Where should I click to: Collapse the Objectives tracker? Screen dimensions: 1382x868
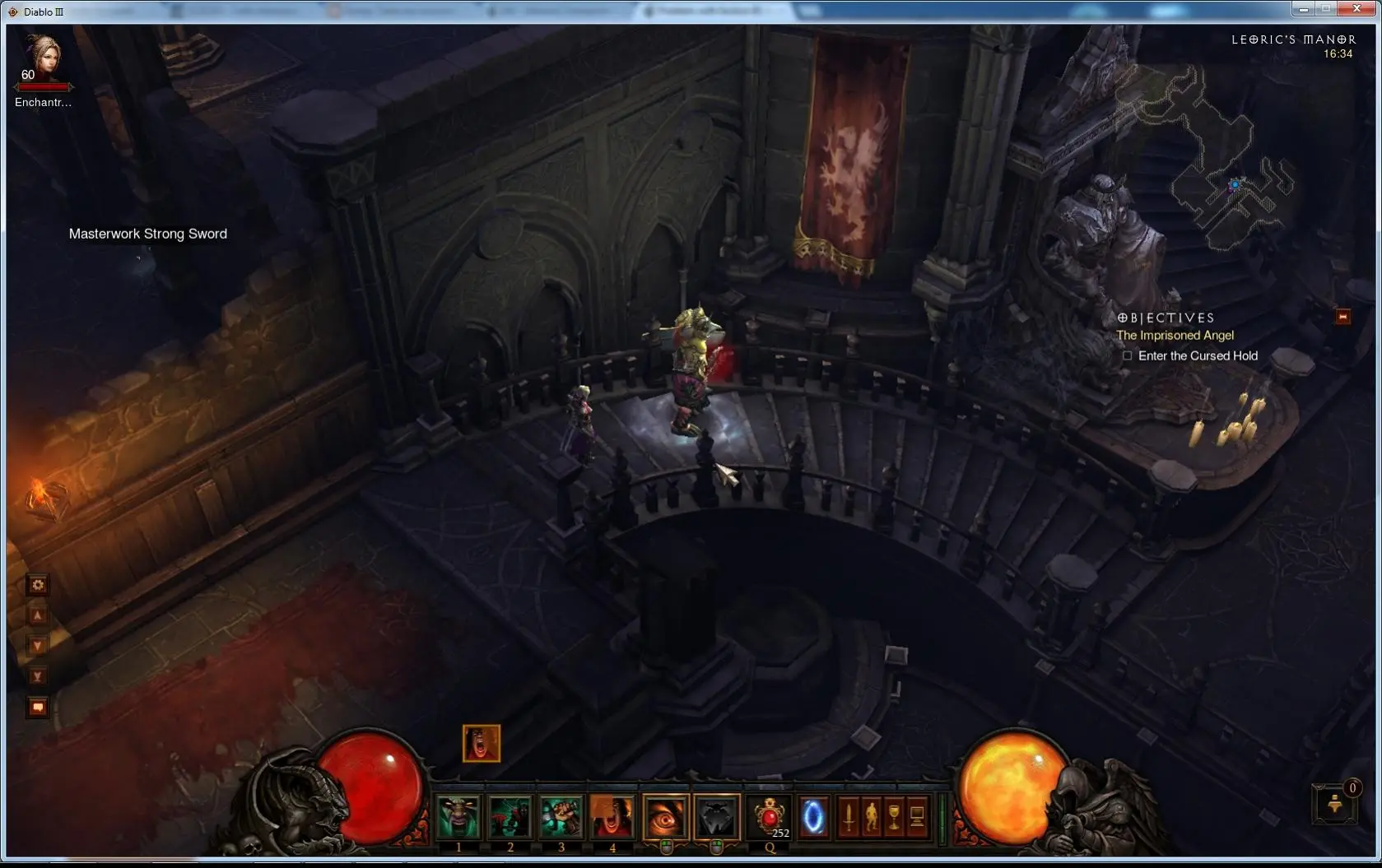[1342, 317]
